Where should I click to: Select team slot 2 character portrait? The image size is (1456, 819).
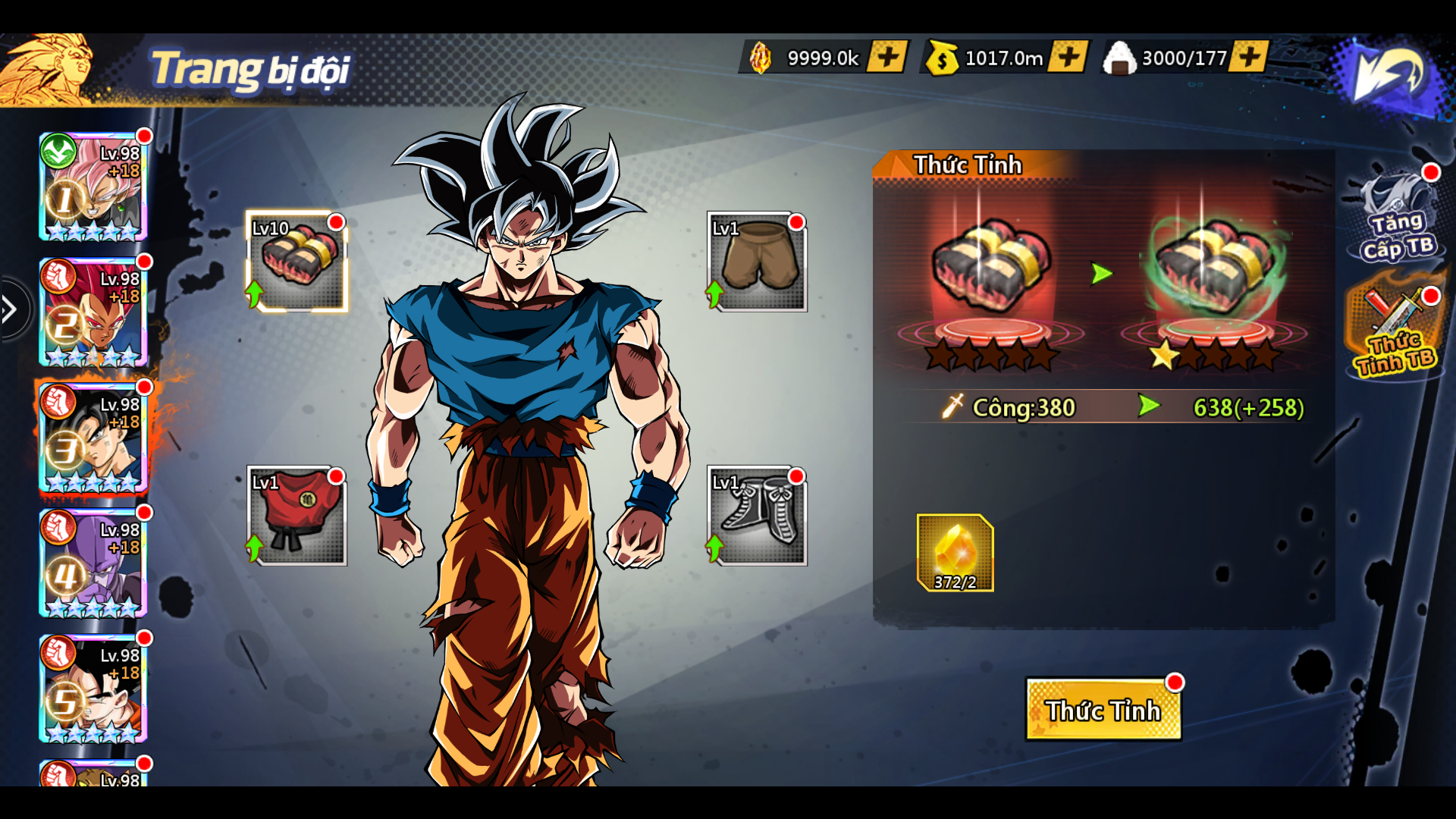[x=93, y=312]
